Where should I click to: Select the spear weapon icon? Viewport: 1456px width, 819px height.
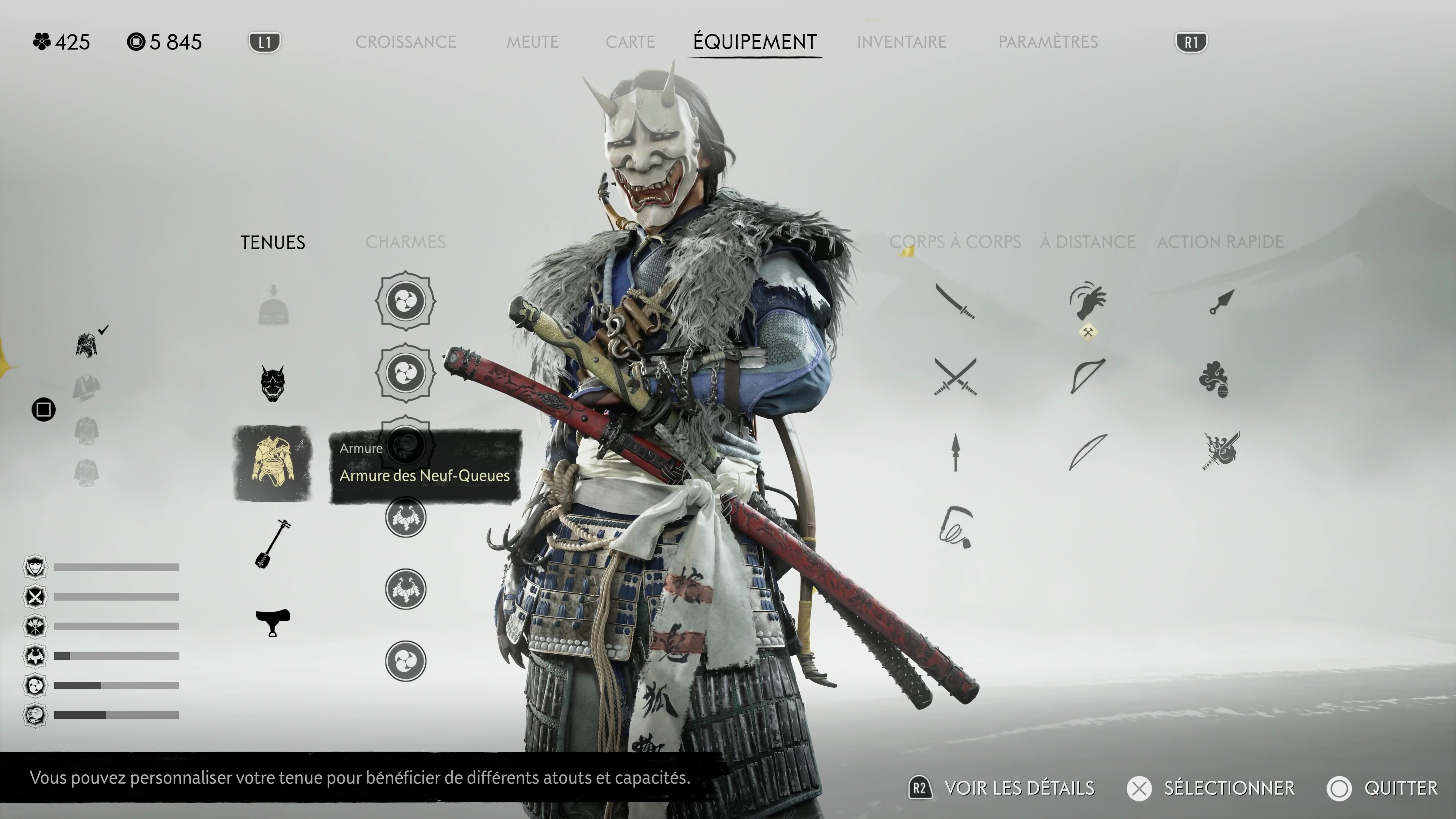(955, 452)
